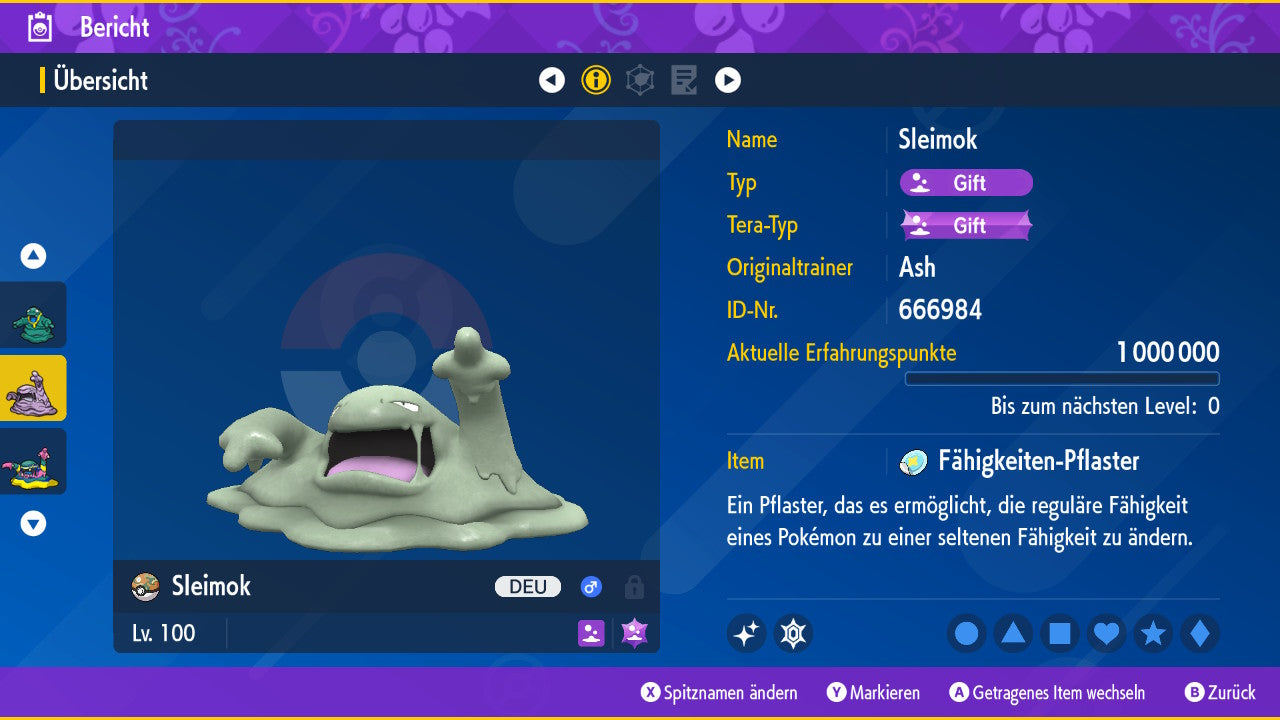
Task: Toggle the heart marking
Action: [1107, 633]
